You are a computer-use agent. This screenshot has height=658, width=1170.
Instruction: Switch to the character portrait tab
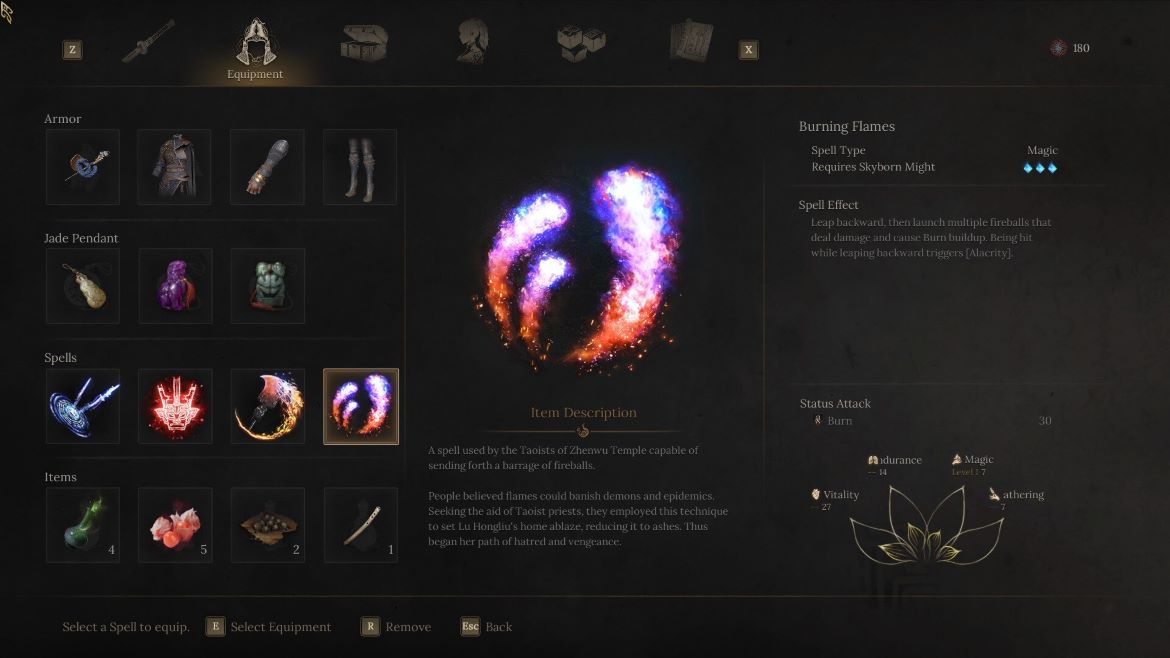pos(471,43)
